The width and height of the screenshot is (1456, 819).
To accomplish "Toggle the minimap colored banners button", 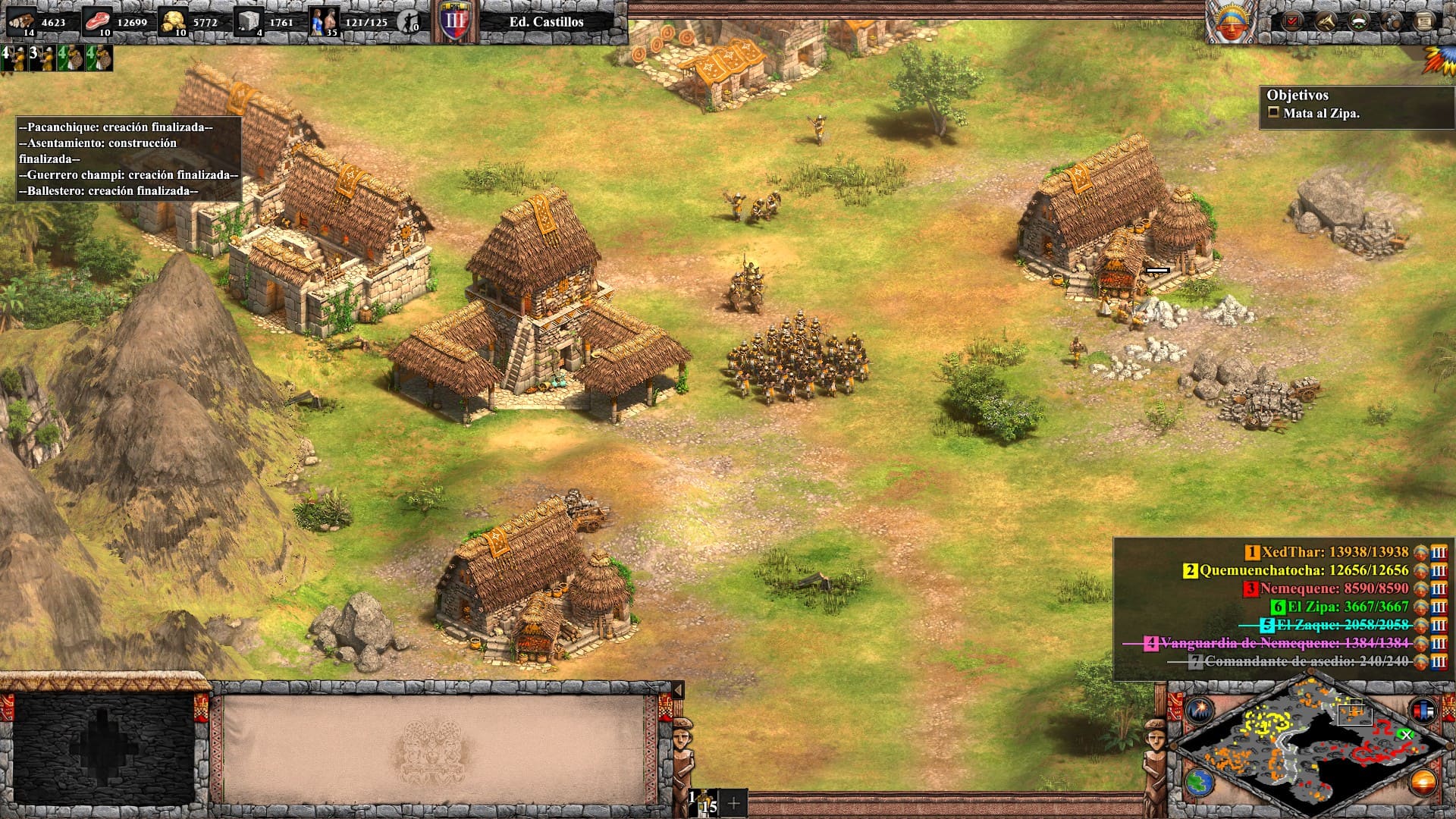I will 1423,711.
